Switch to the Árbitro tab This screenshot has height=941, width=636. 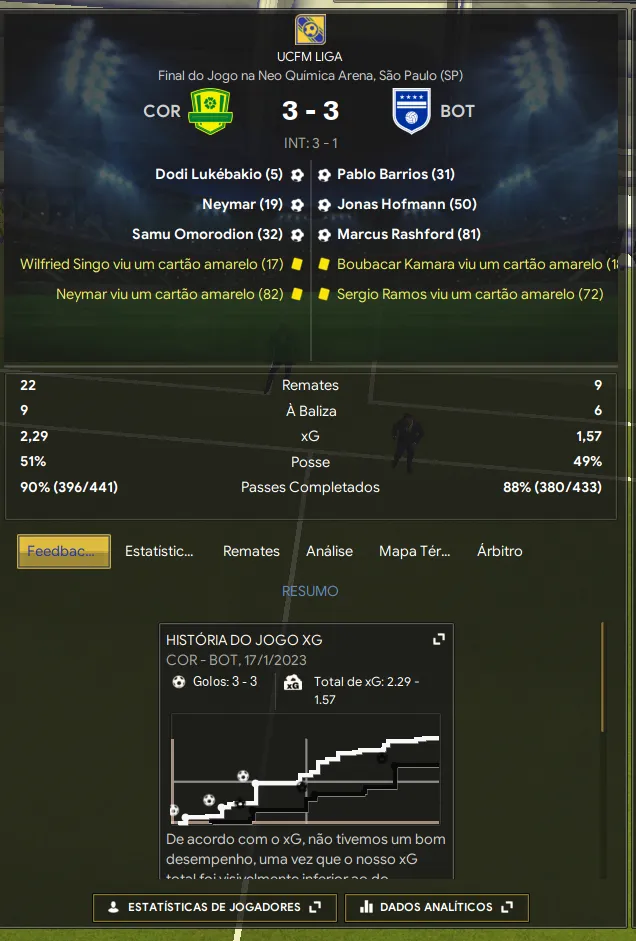click(499, 551)
